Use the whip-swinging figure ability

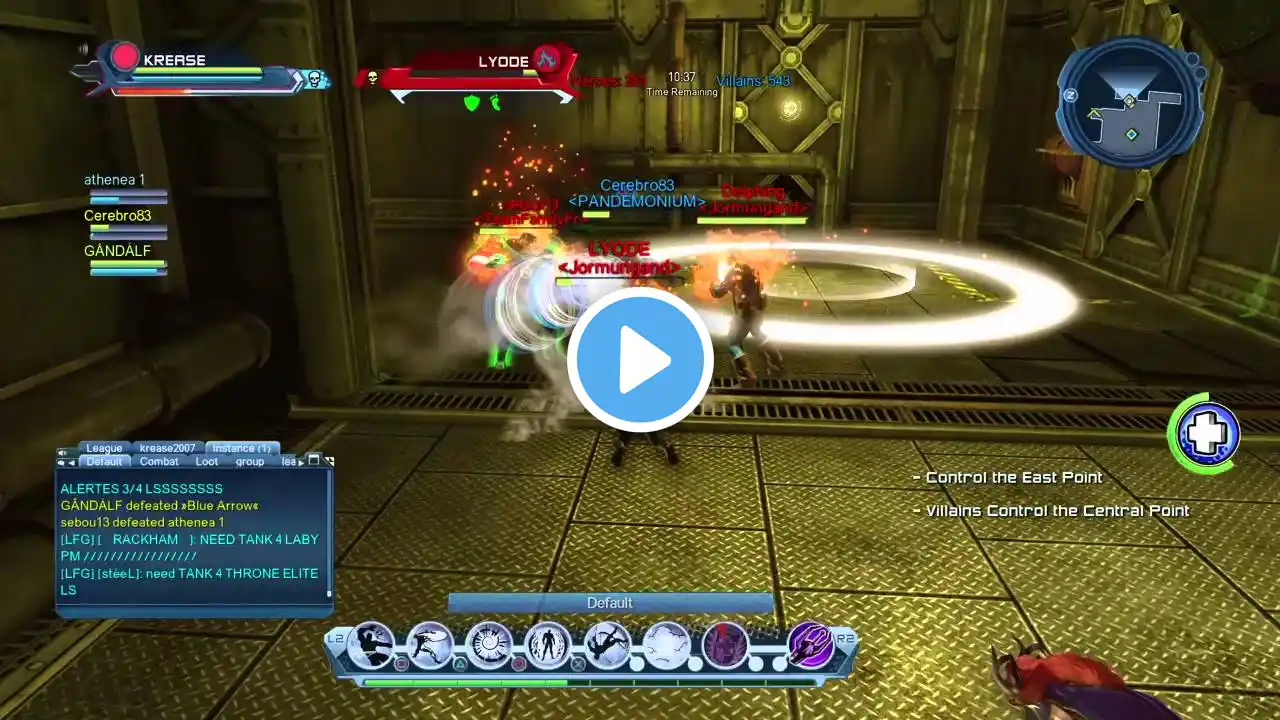coord(430,645)
